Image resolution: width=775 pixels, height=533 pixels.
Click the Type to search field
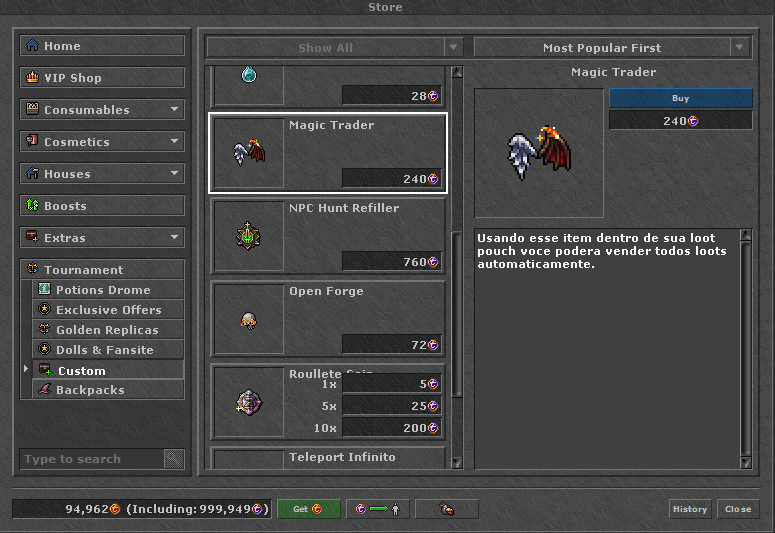[x=92, y=459]
